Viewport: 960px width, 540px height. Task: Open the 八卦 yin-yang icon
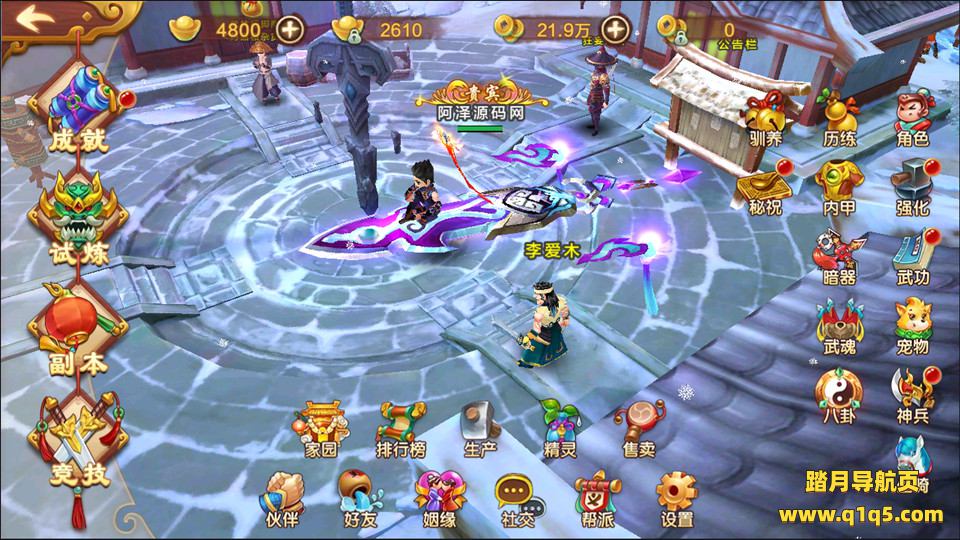[838, 390]
